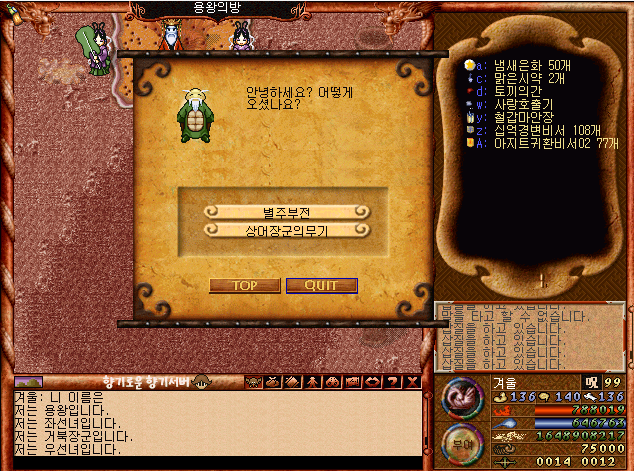This screenshot has height=471, width=634.
Task: Pick the 토끼의간 item from the list
Action: tap(509, 90)
